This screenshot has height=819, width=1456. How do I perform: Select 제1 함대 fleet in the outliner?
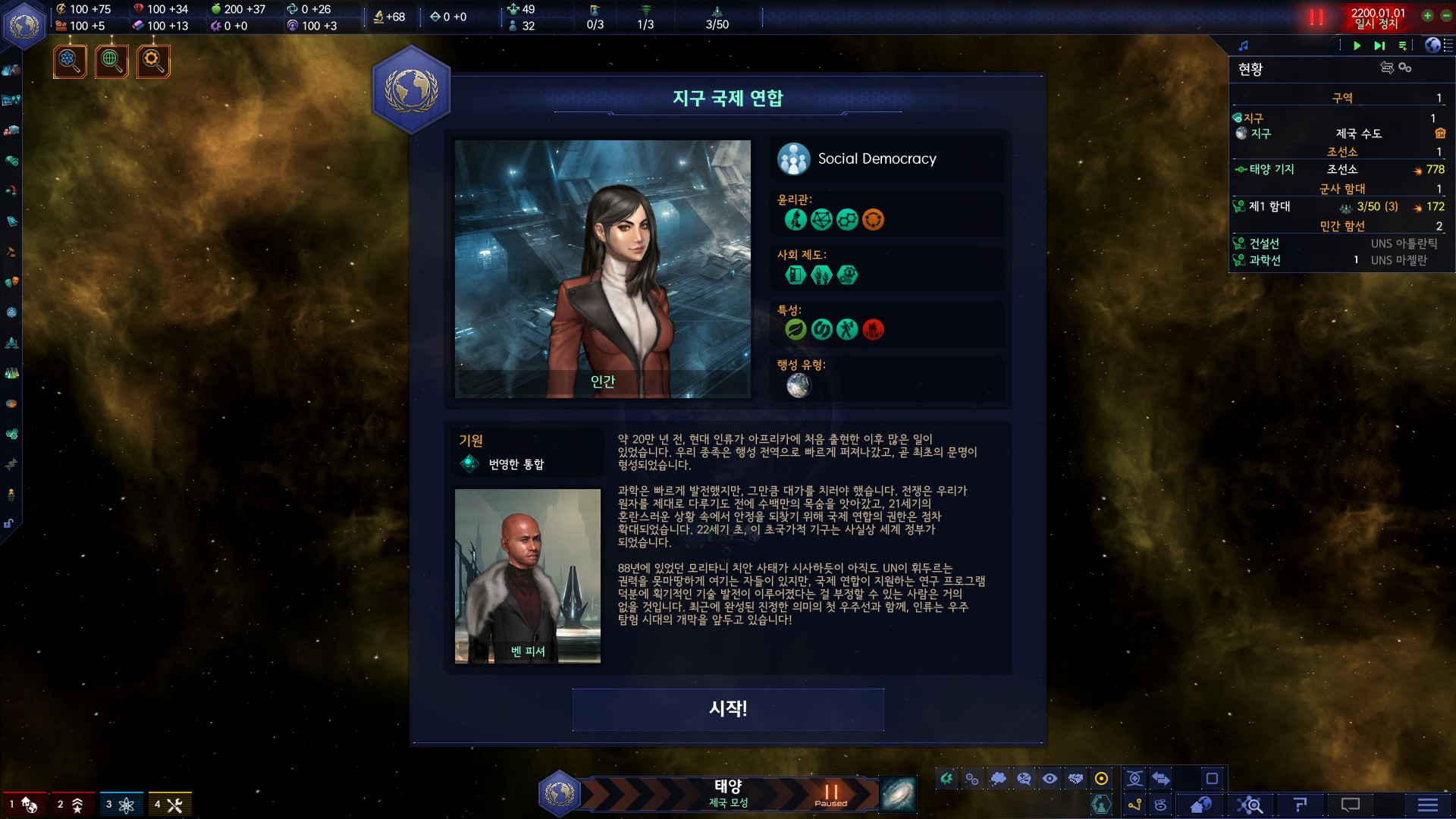pyautogui.click(x=1269, y=206)
